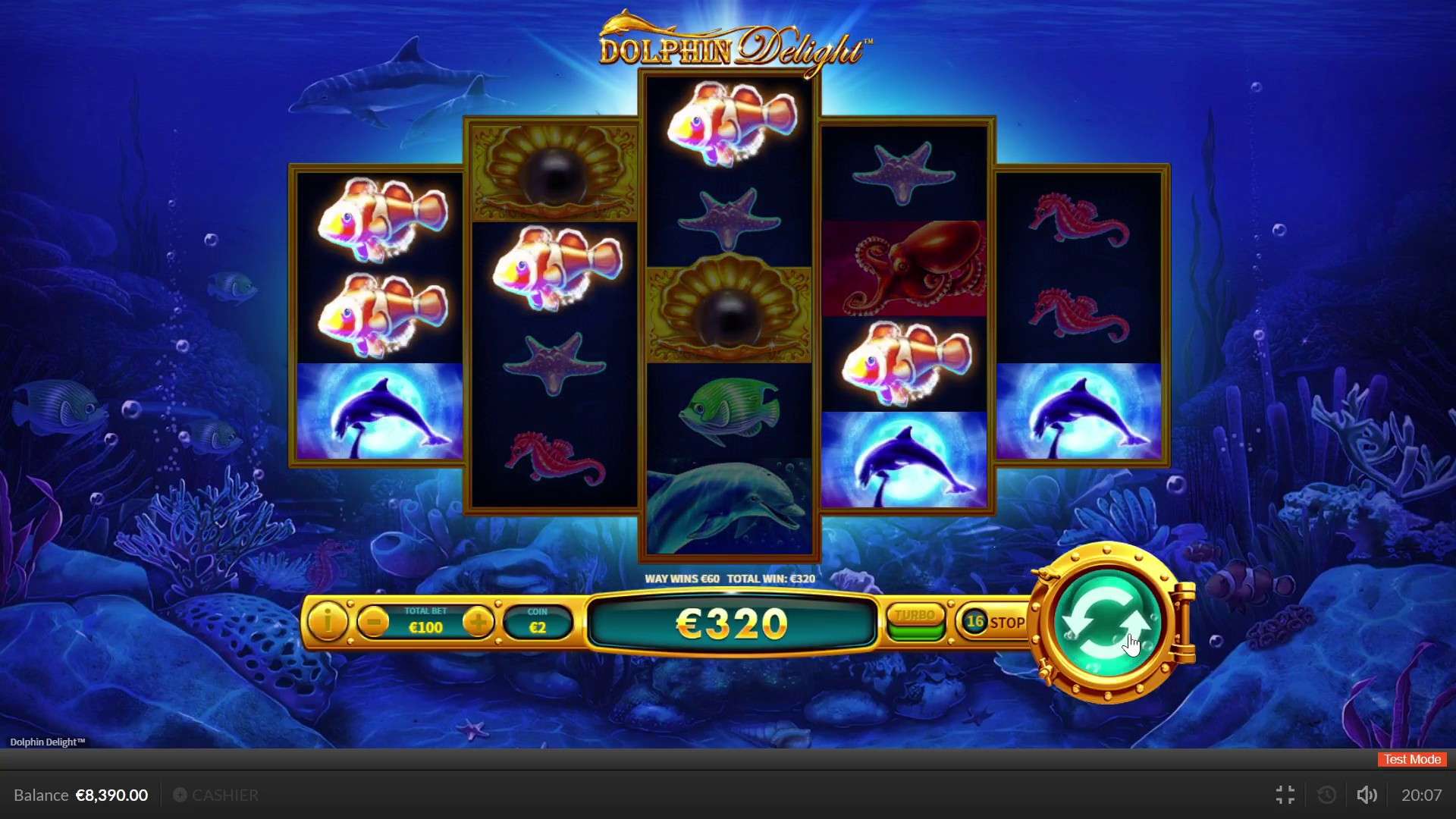Screen dimensions: 1456x819
Task: Mute game sound via the speaker icon
Action: (1367, 795)
